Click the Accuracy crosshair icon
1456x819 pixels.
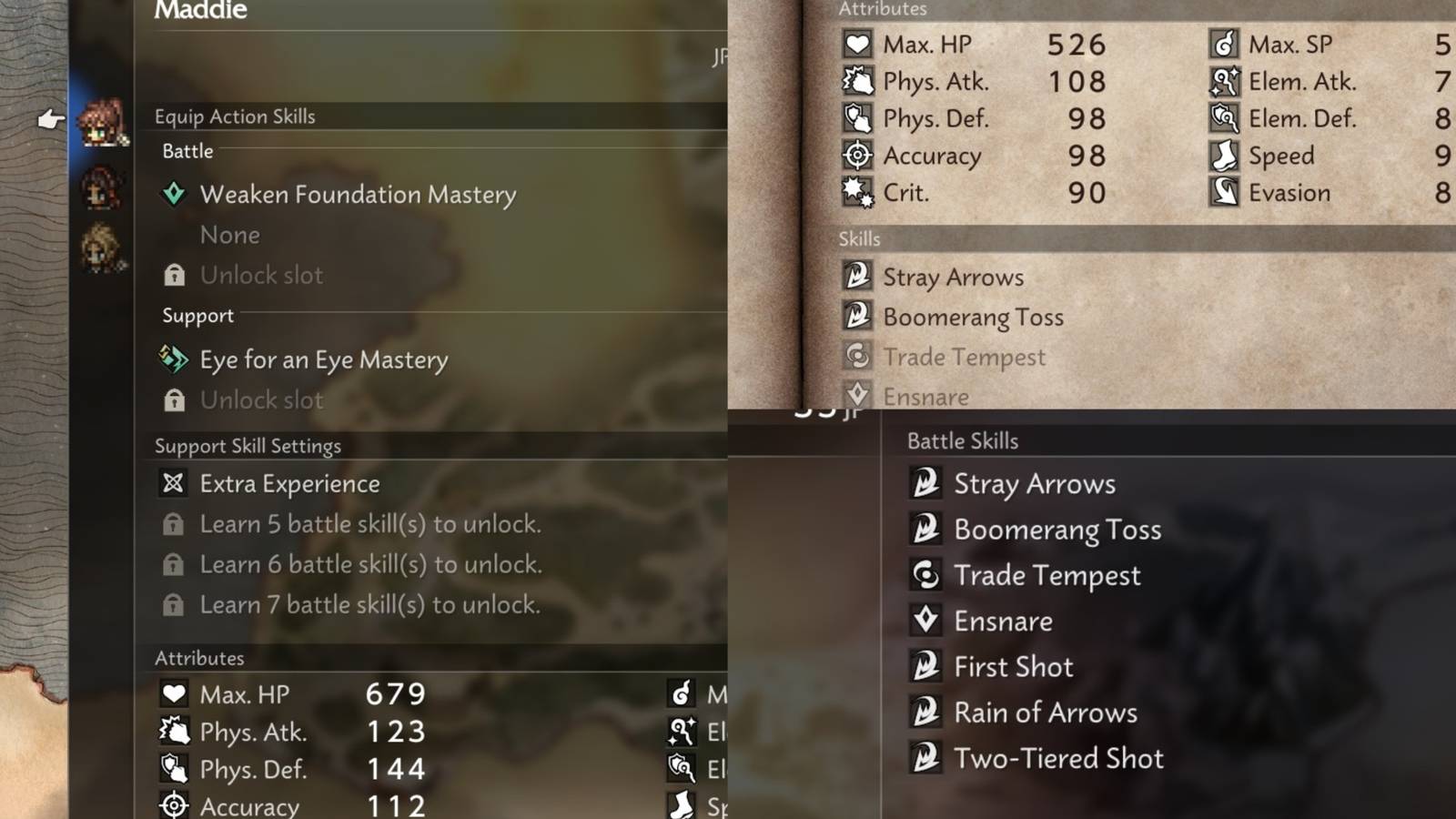coord(856,156)
